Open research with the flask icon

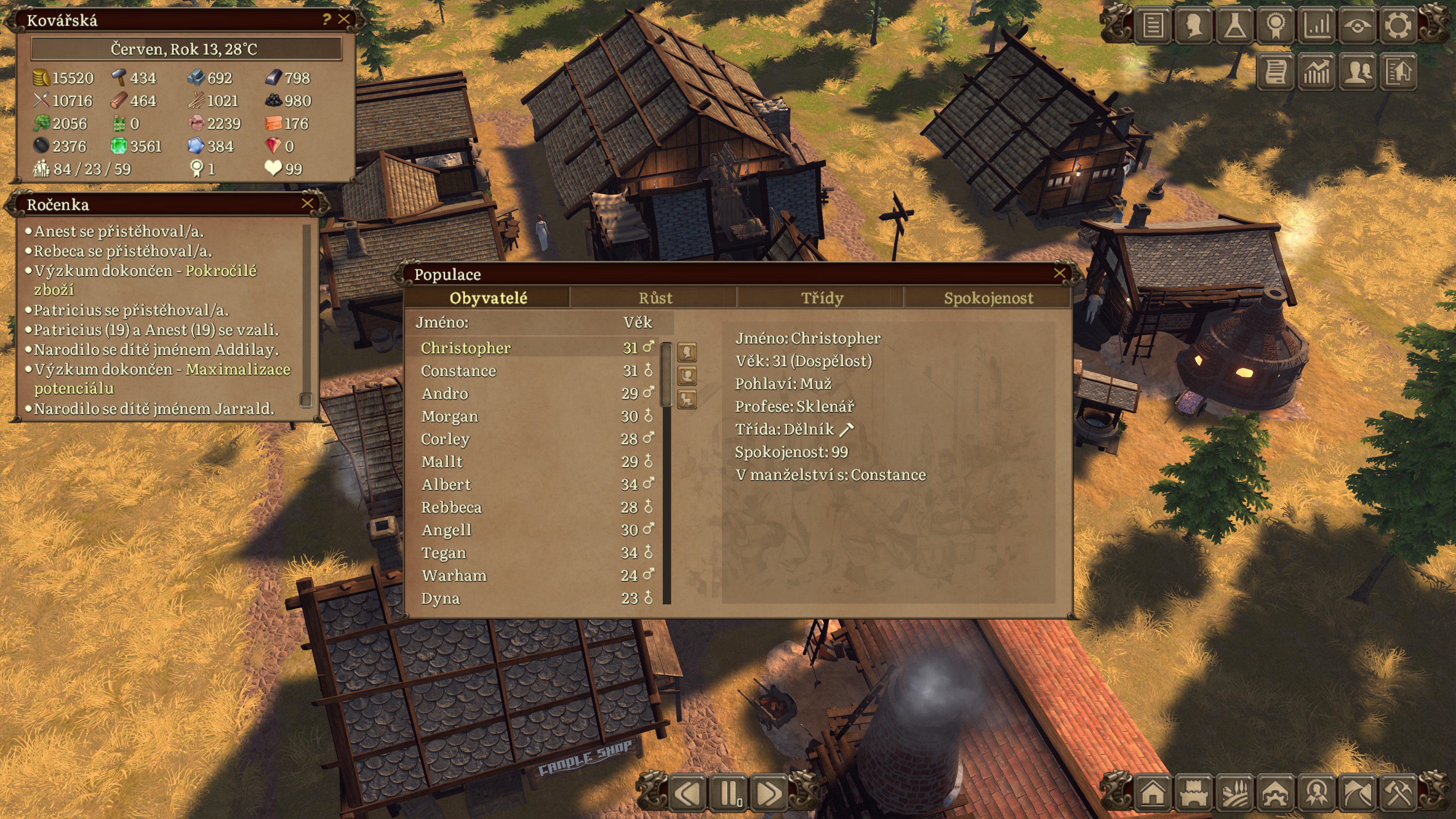point(1235,25)
